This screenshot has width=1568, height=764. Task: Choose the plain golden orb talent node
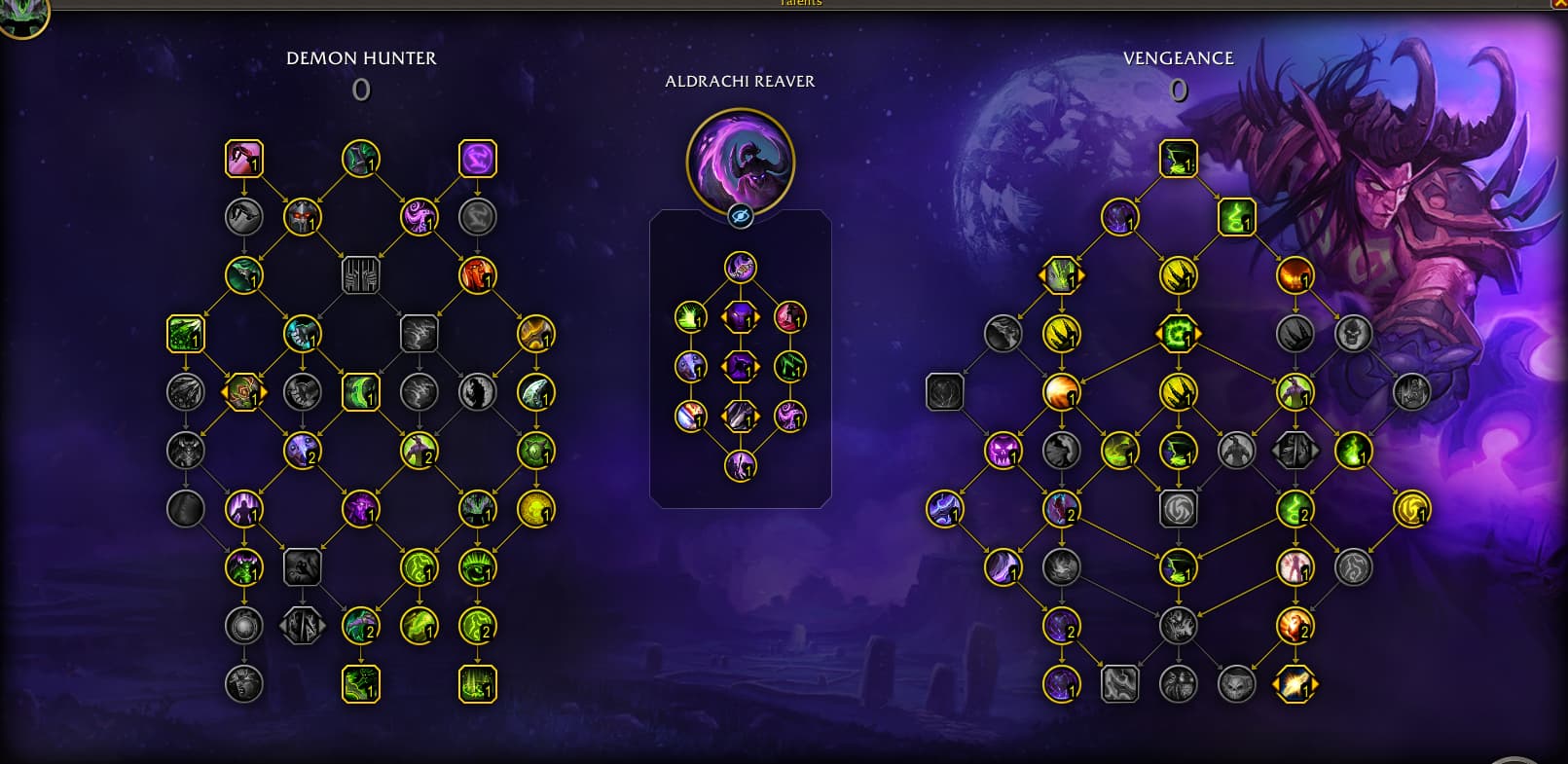coord(535,509)
